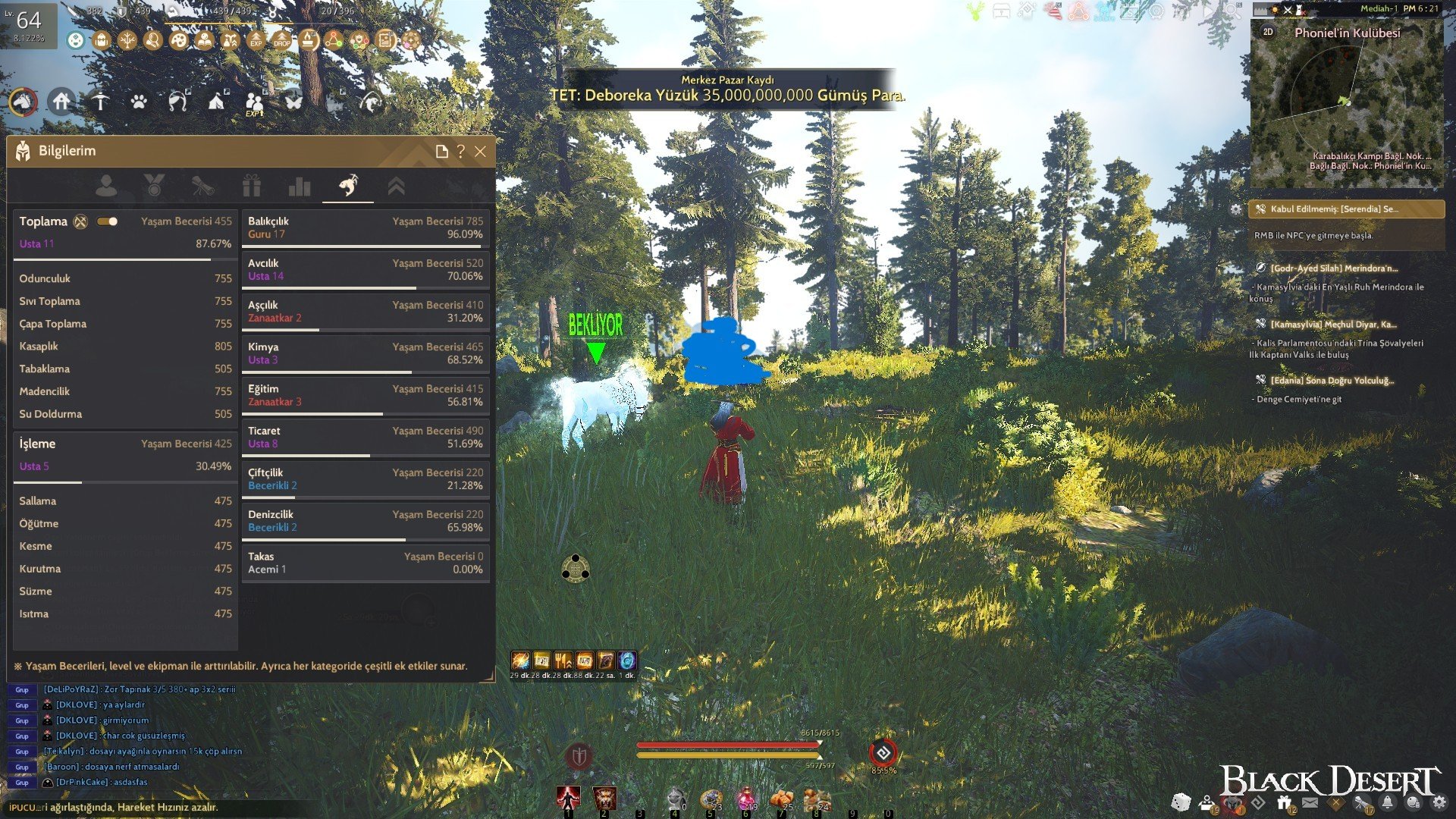
Task: Click the sun weather icon above the minimap
Action: (x=1276, y=11)
